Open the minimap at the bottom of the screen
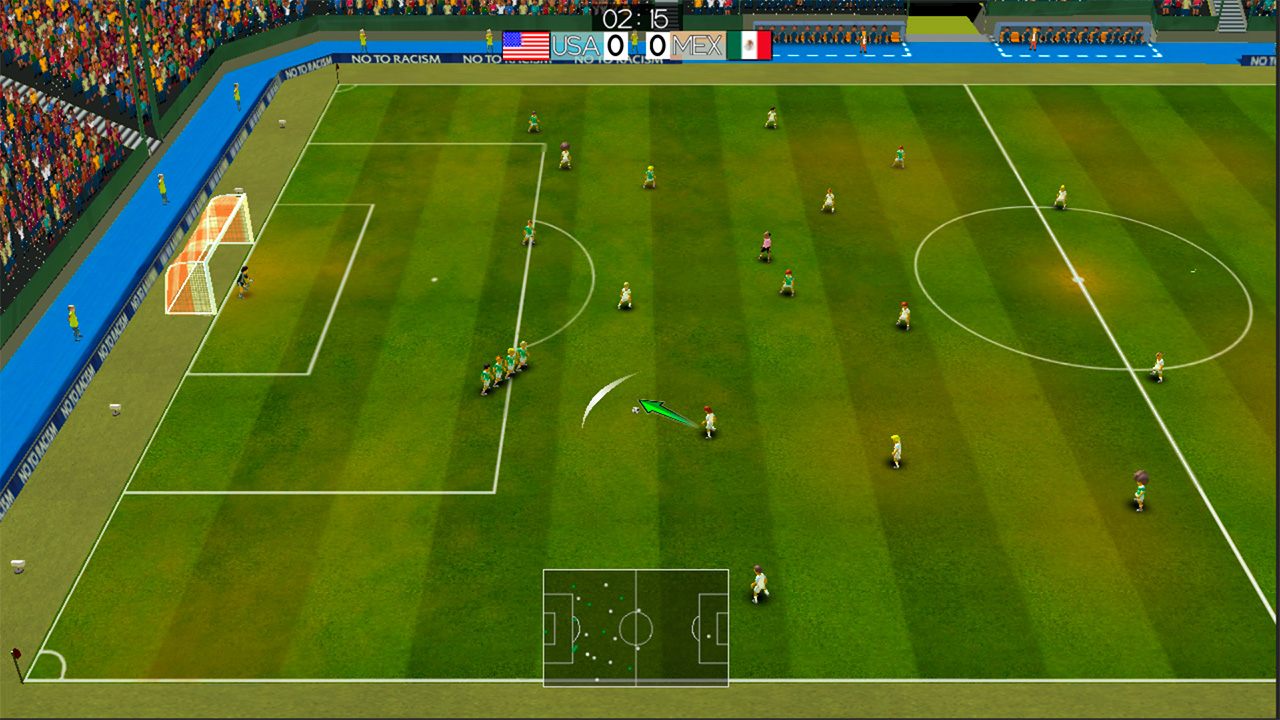 tap(636, 628)
